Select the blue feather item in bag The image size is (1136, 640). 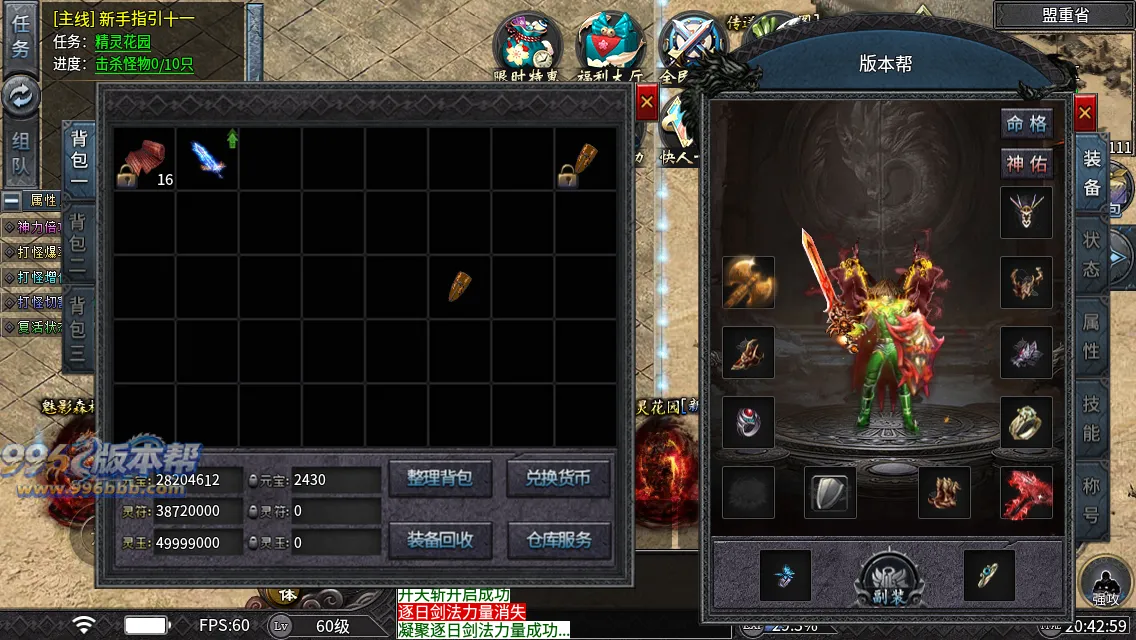[x=208, y=159]
